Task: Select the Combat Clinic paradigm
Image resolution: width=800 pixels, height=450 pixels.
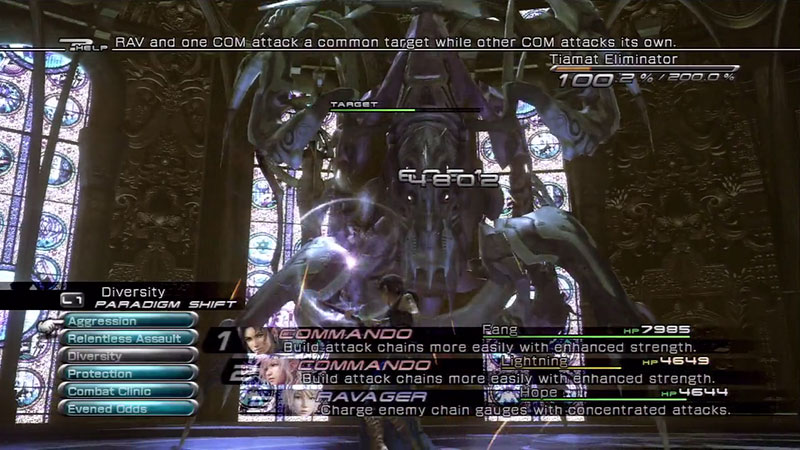Action: coord(129,390)
